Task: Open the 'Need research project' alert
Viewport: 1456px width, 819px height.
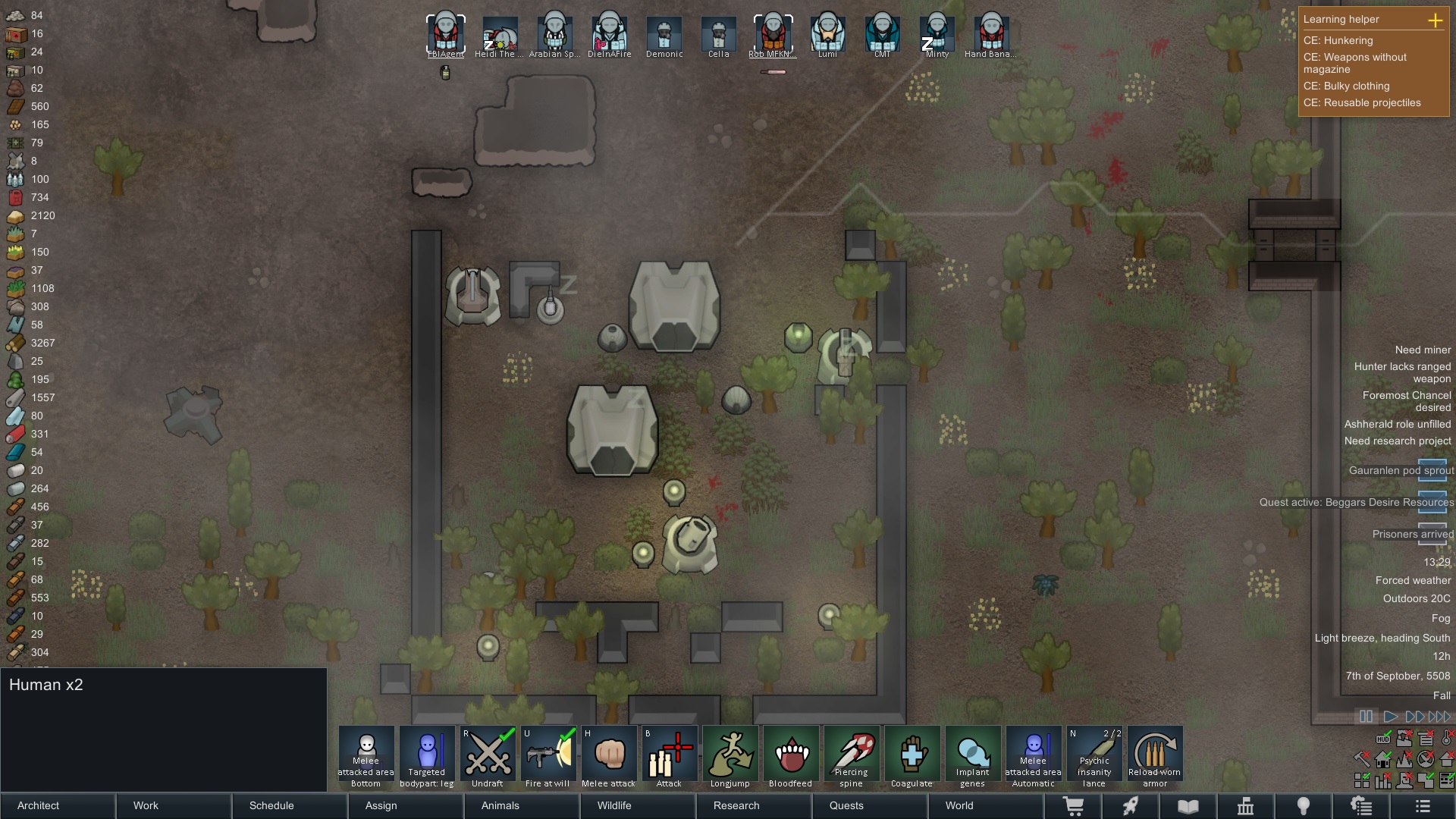Action: tap(1398, 441)
